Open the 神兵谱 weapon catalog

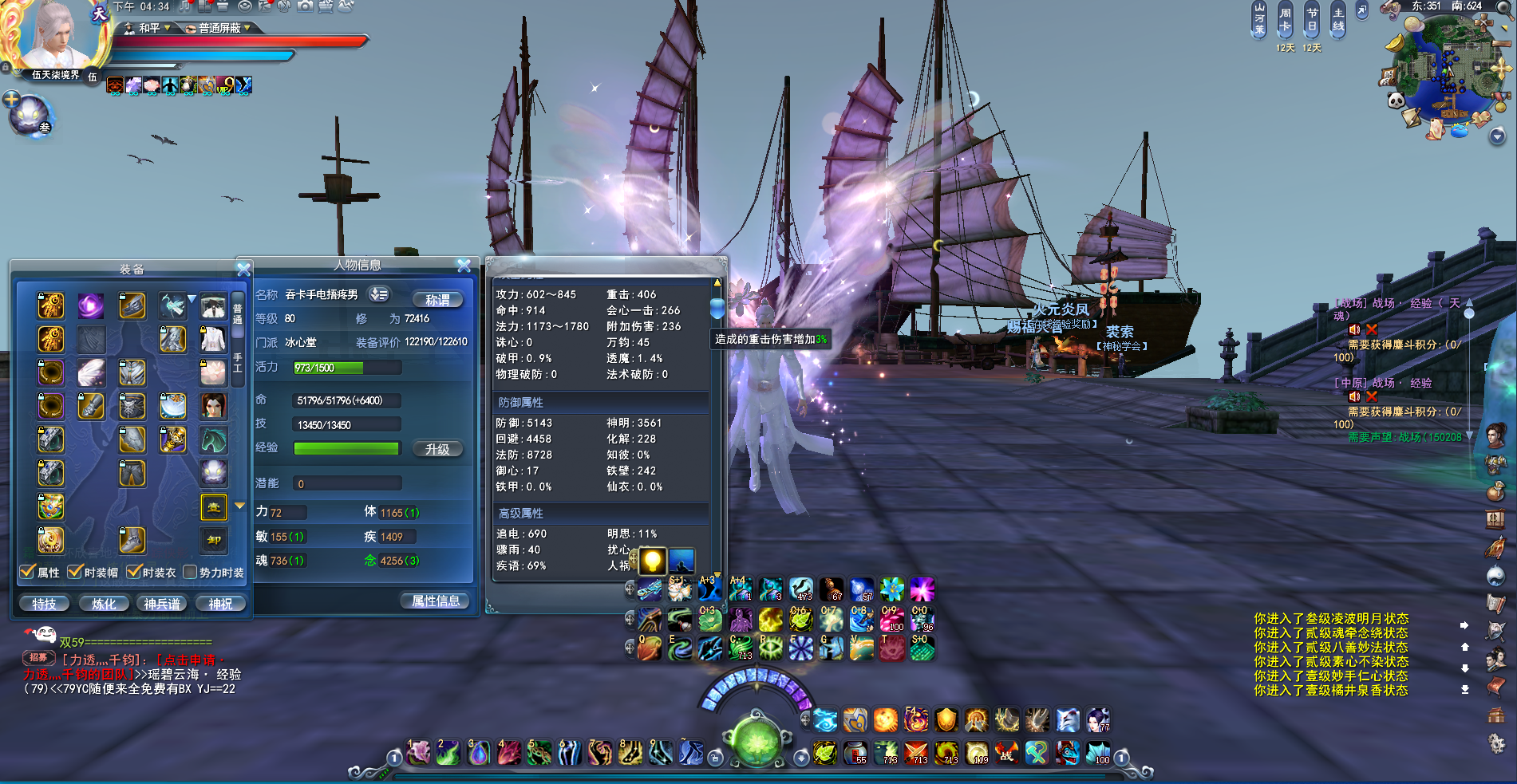[x=162, y=604]
